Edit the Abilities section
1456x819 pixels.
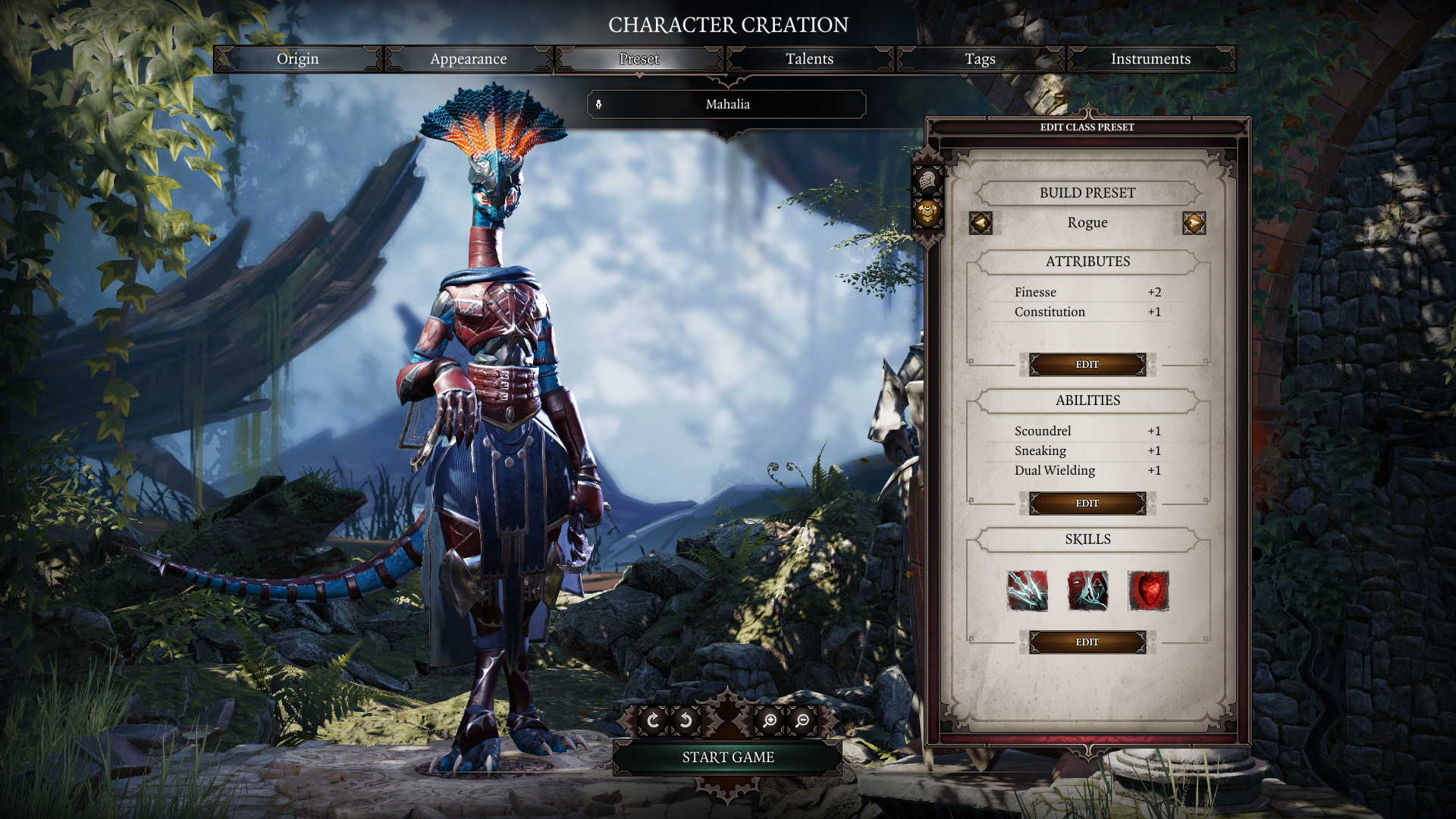pyautogui.click(x=1087, y=504)
